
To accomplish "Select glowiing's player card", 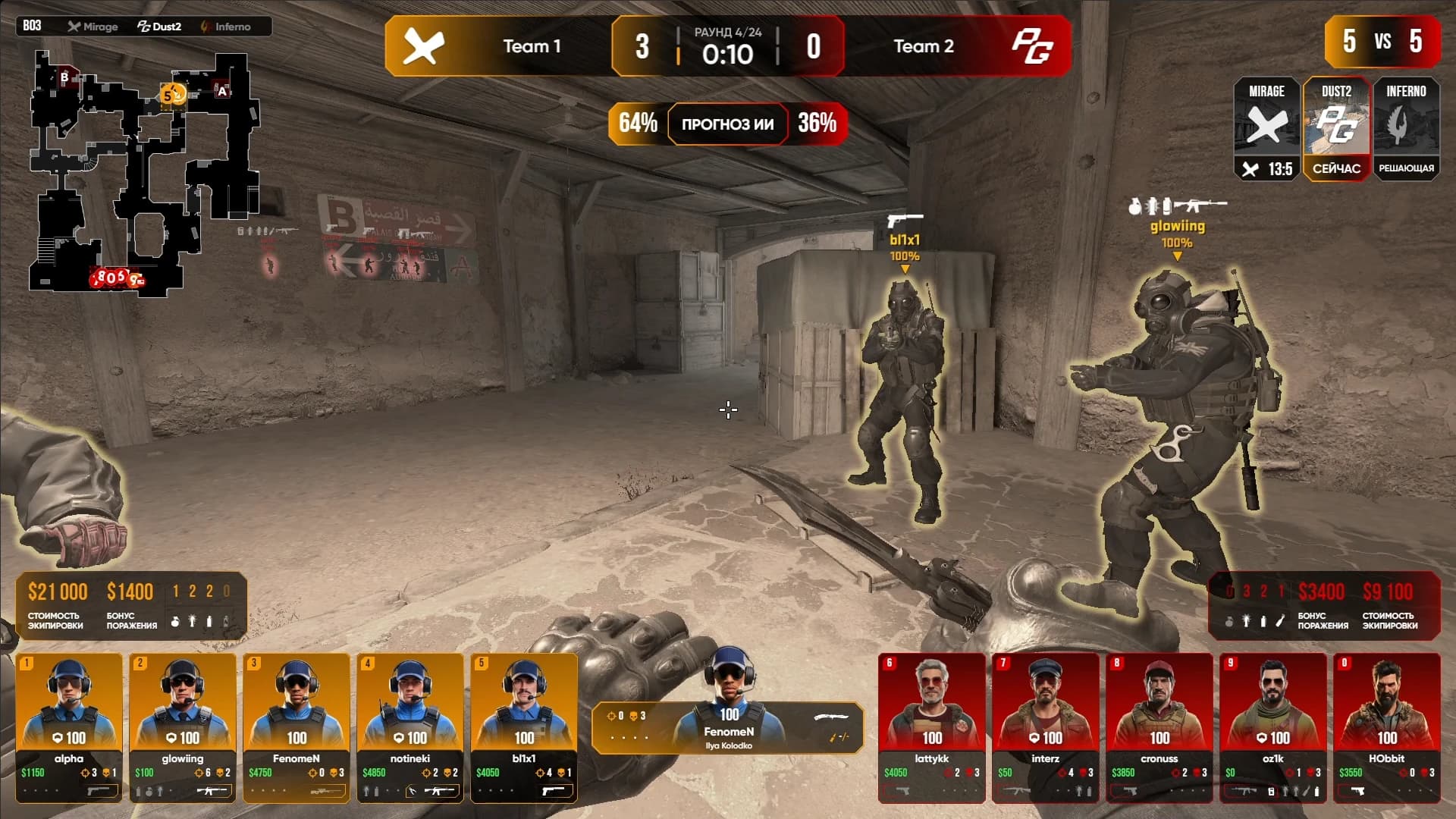I will pyautogui.click(x=183, y=726).
